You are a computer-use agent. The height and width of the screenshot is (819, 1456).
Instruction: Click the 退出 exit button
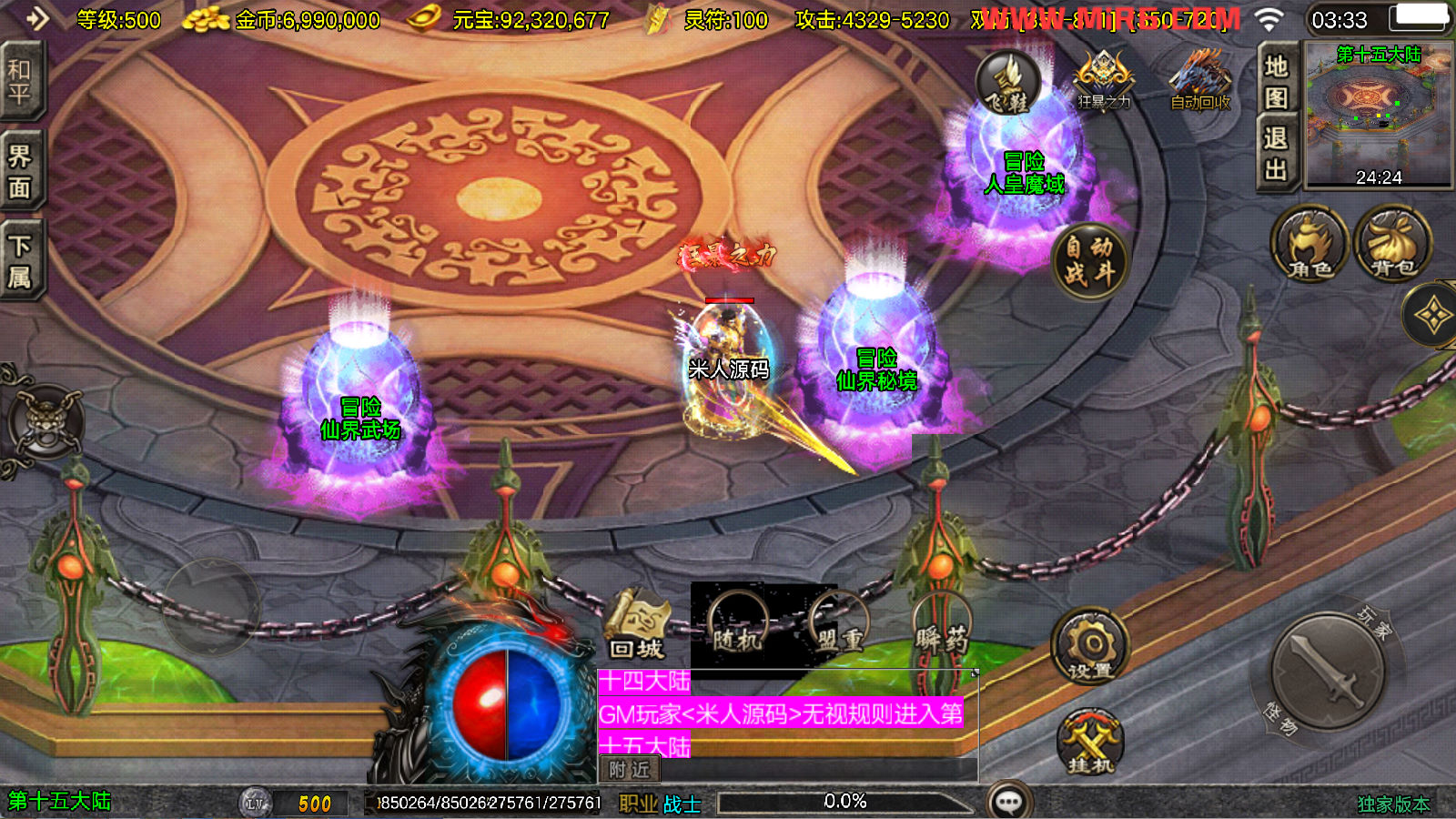(1276, 154)
